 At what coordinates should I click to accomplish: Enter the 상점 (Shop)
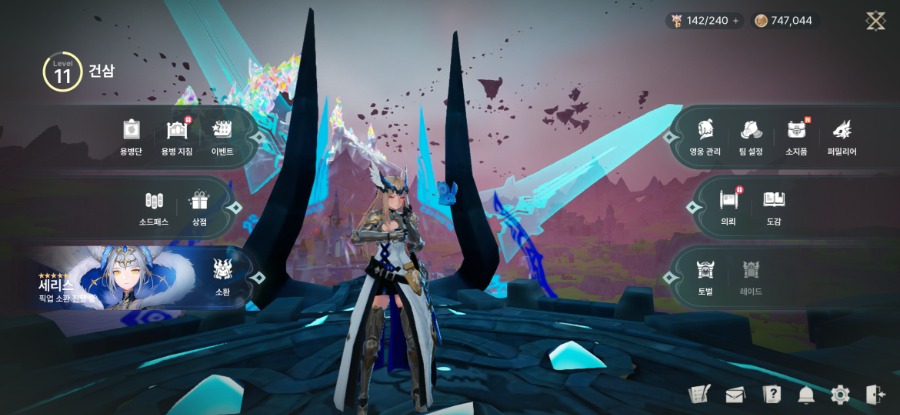(199, 207)
